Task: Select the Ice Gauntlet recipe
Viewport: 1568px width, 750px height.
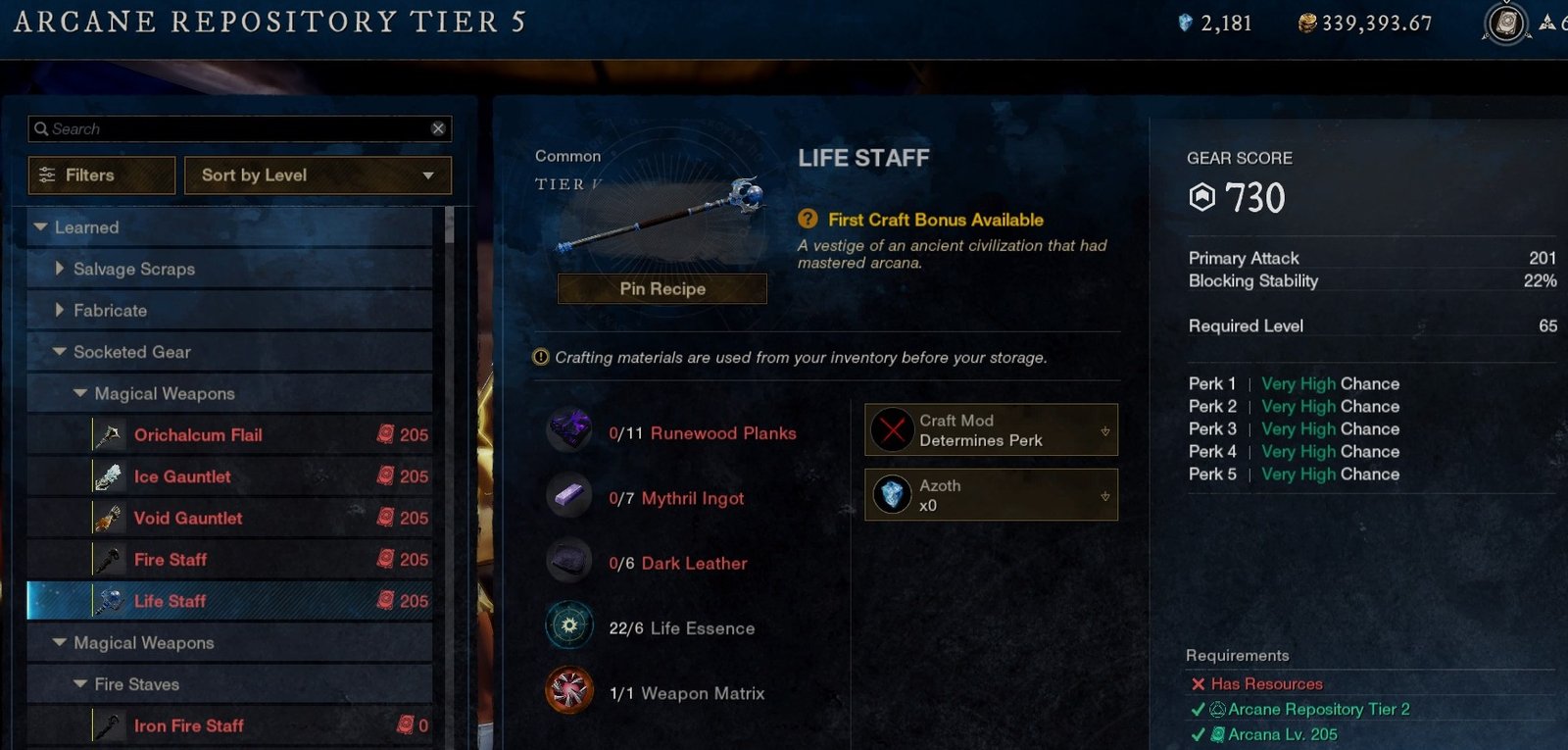Action: click(182, 476)
